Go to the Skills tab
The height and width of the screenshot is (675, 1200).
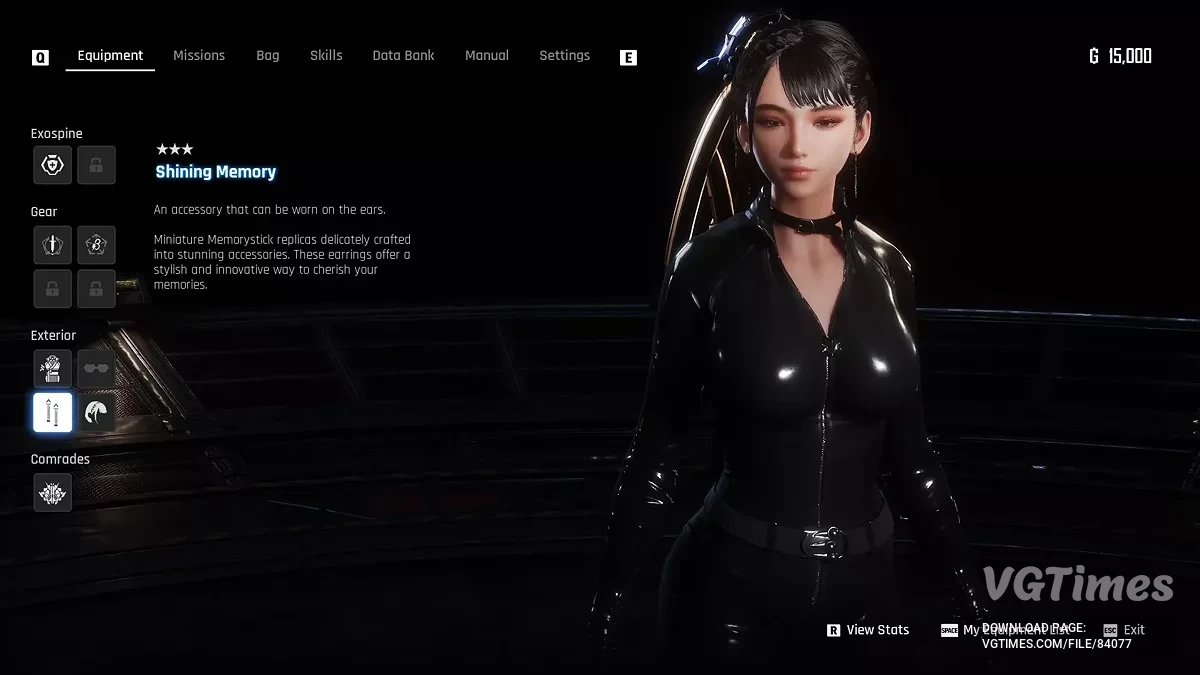326,56
